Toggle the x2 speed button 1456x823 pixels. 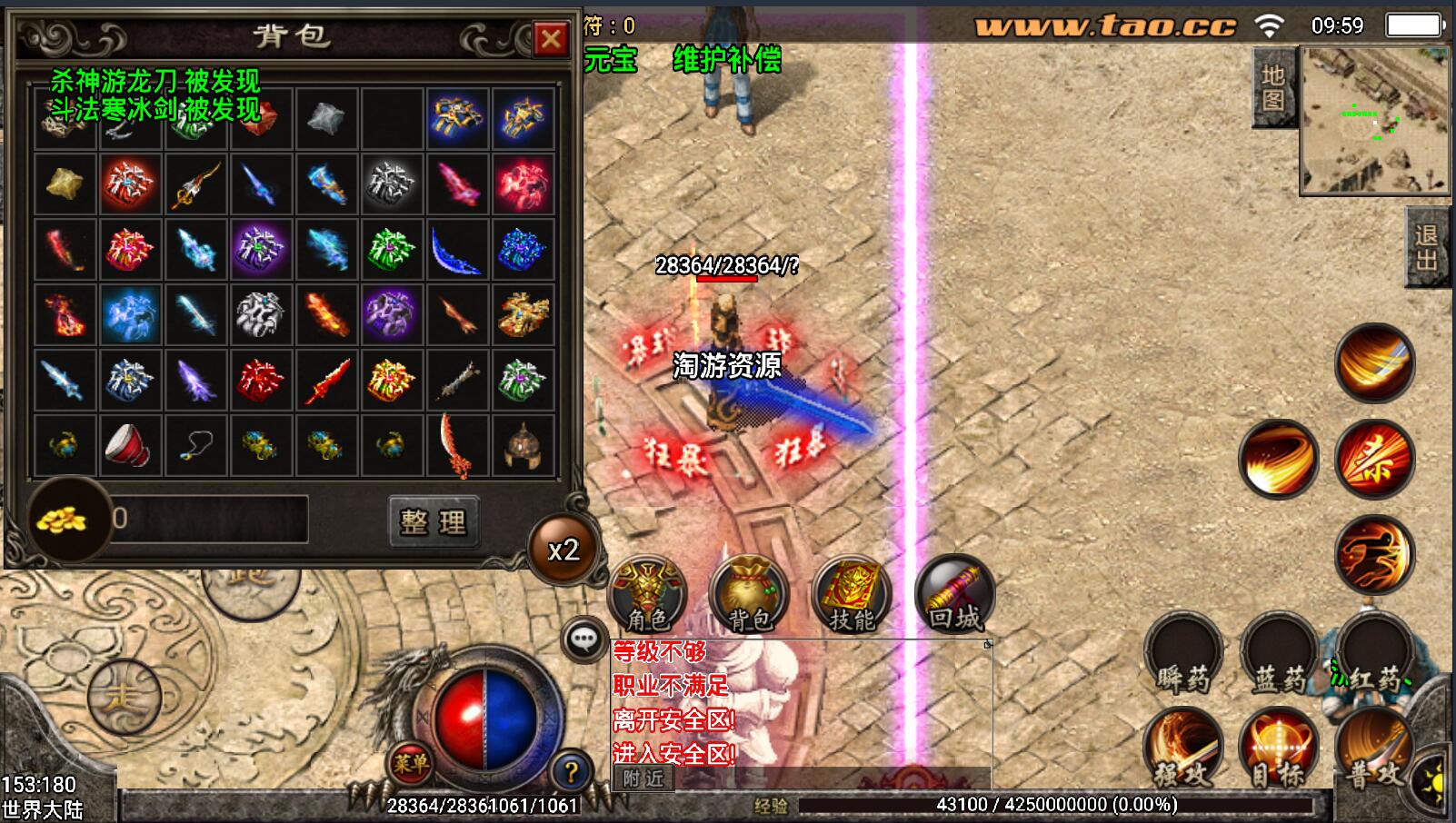click(563, 550)
